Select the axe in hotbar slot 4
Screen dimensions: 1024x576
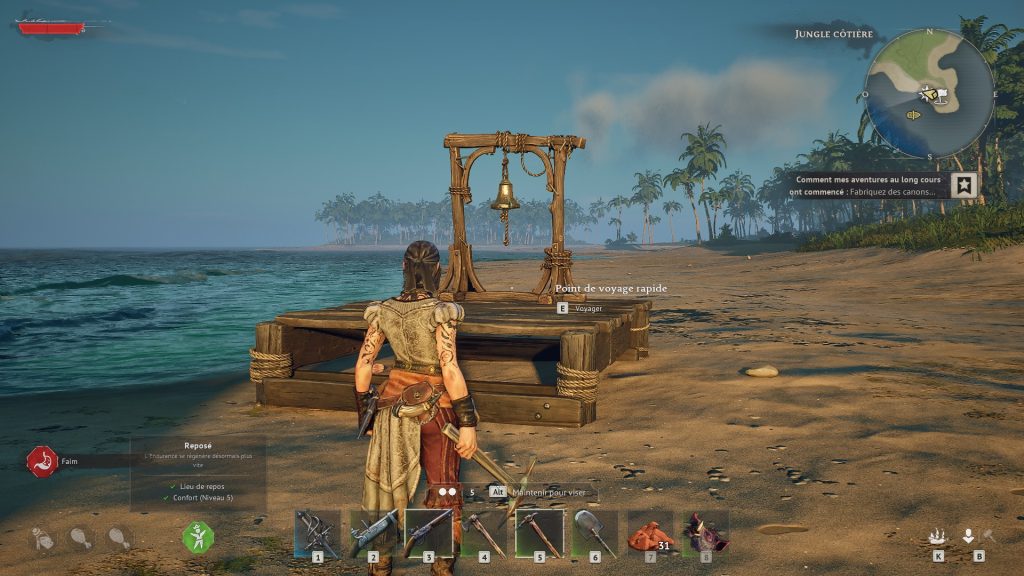484,531
